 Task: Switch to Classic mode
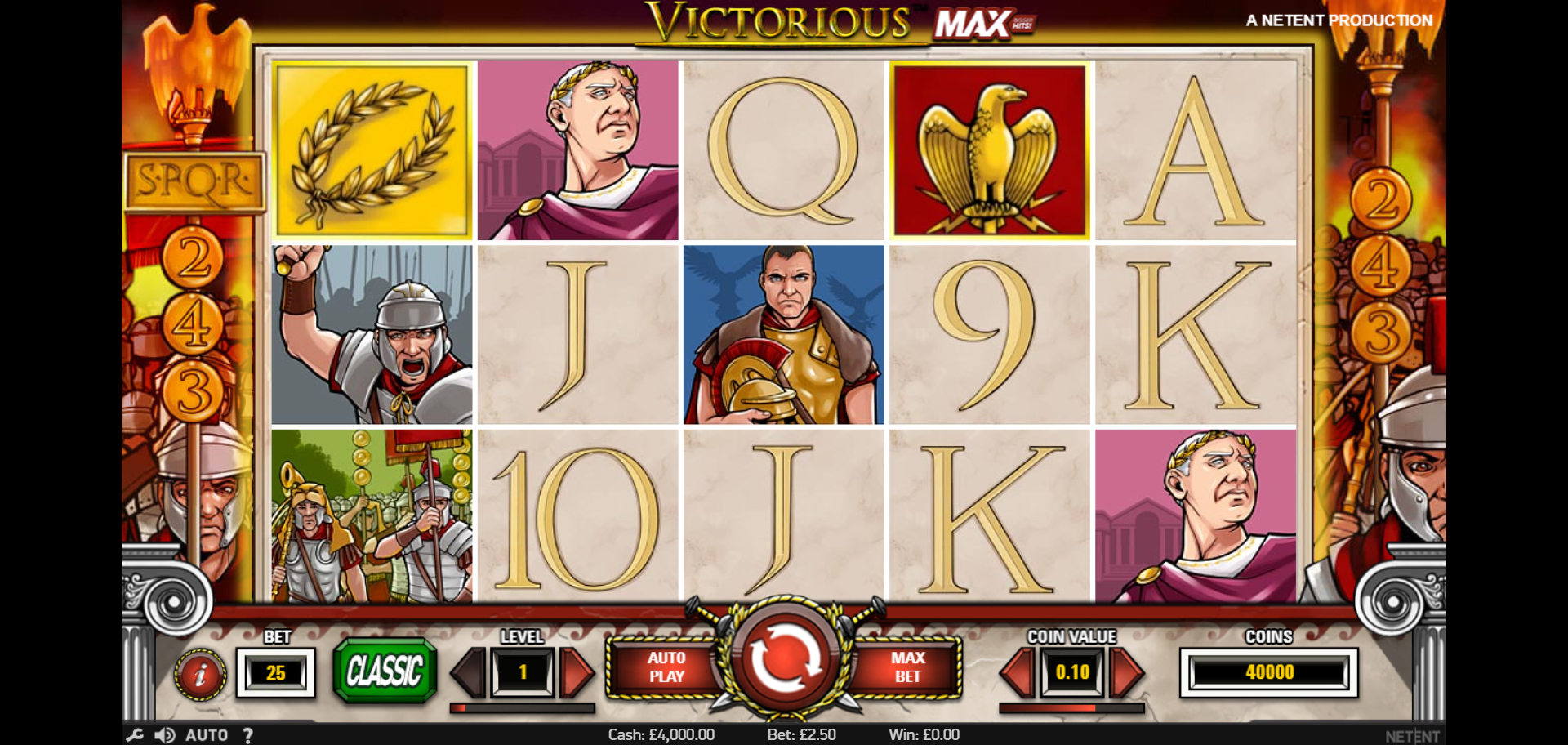pos(385,671)
